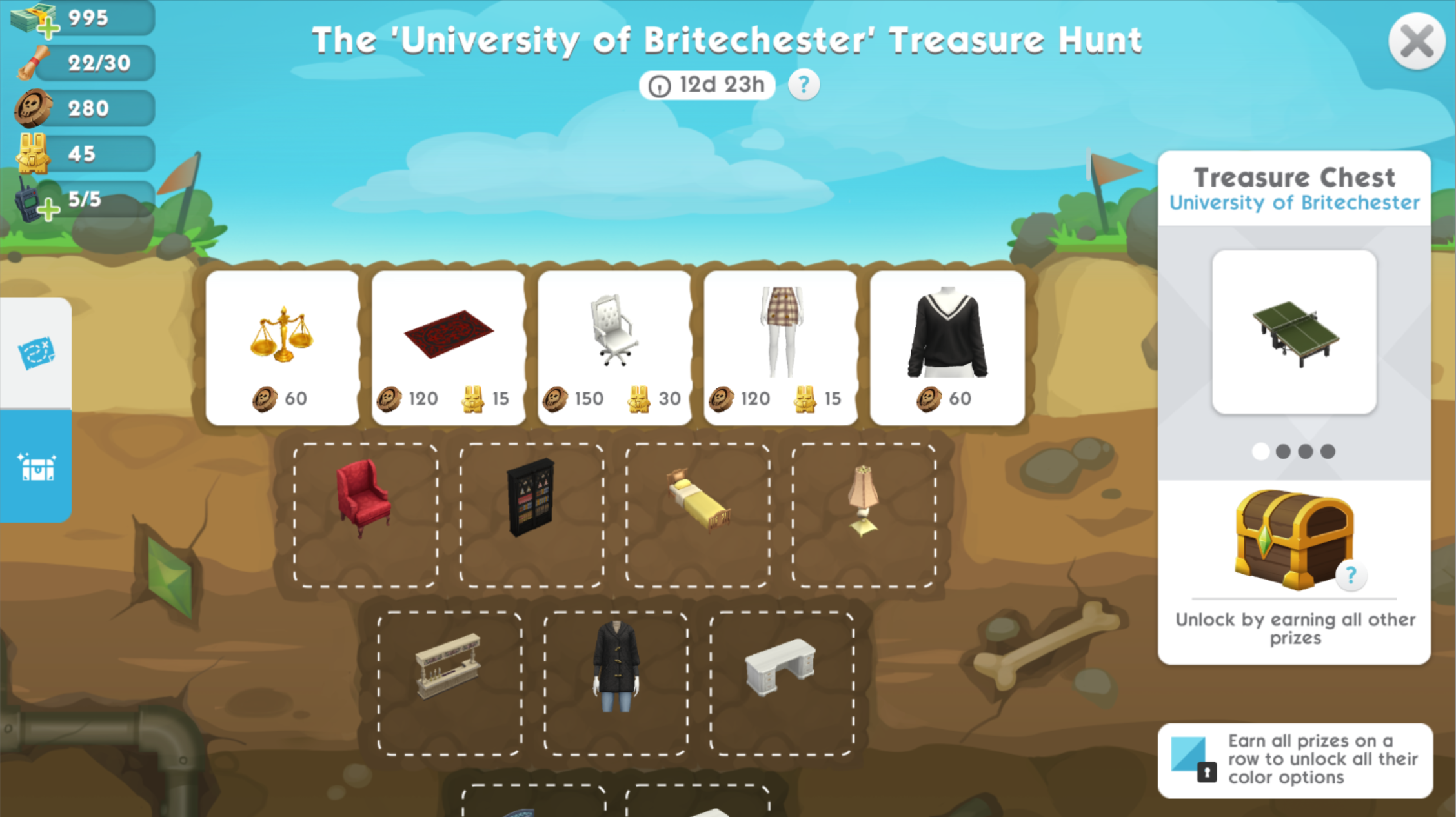
Task: View the locked white desk prize
Action: 781,683
